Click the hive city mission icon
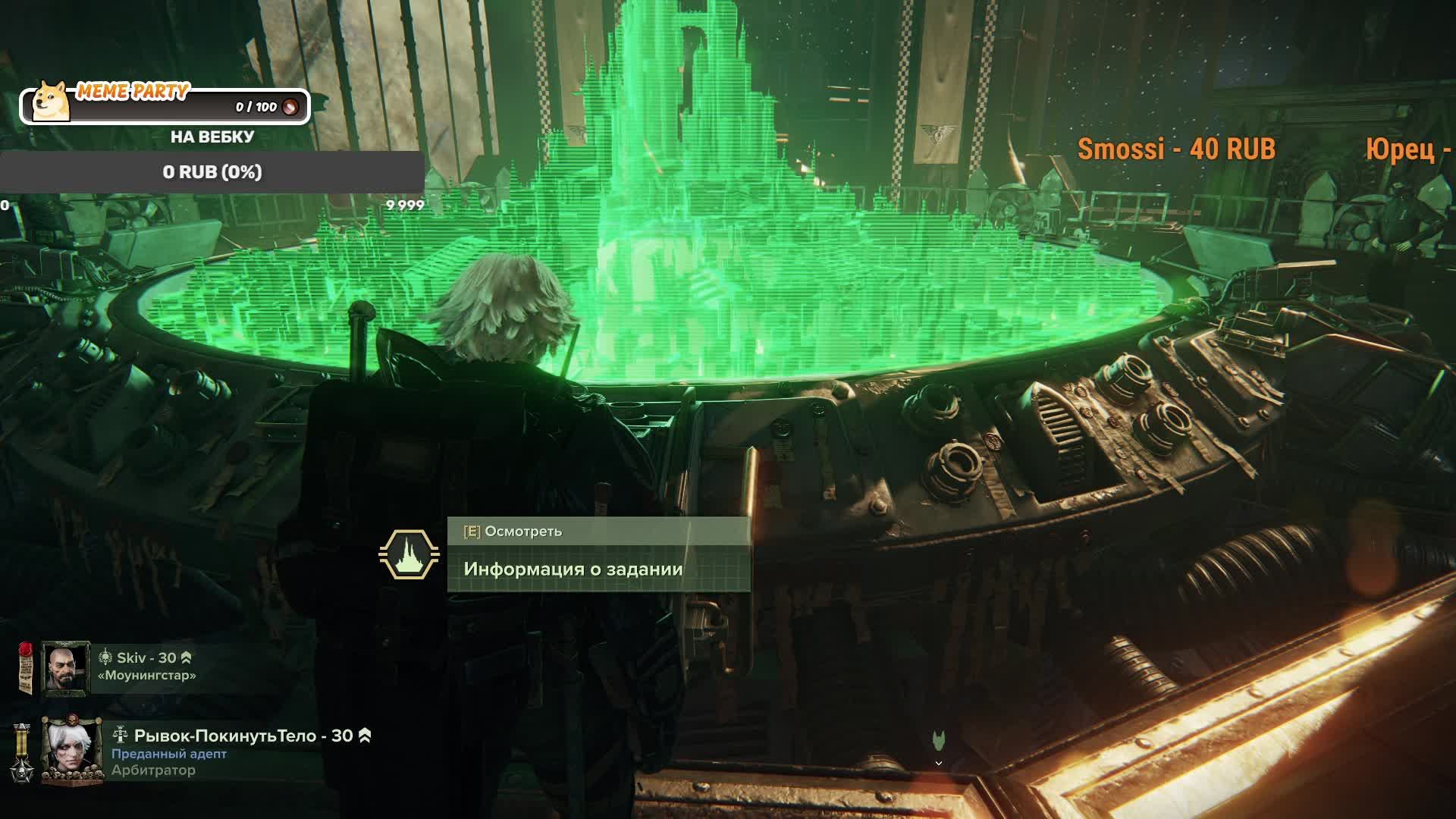Screen dimensions: 1456x819 click(409, 554)
